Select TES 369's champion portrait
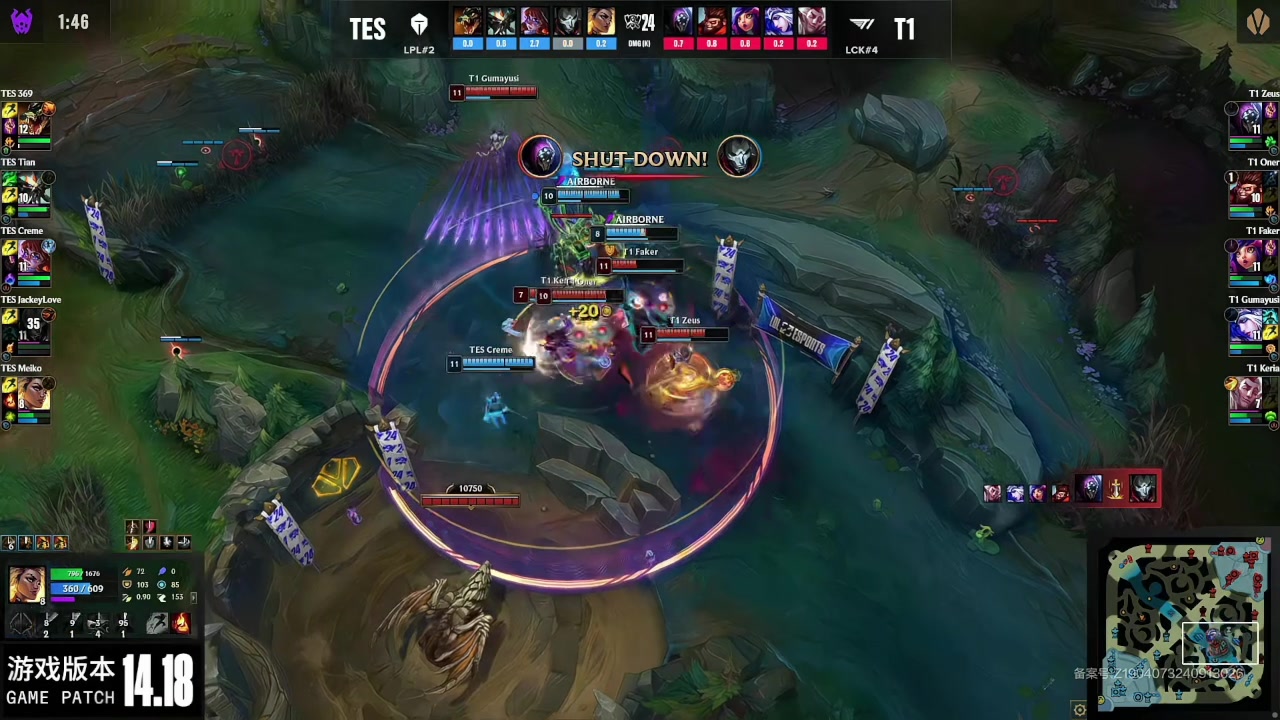 point(31,120)
